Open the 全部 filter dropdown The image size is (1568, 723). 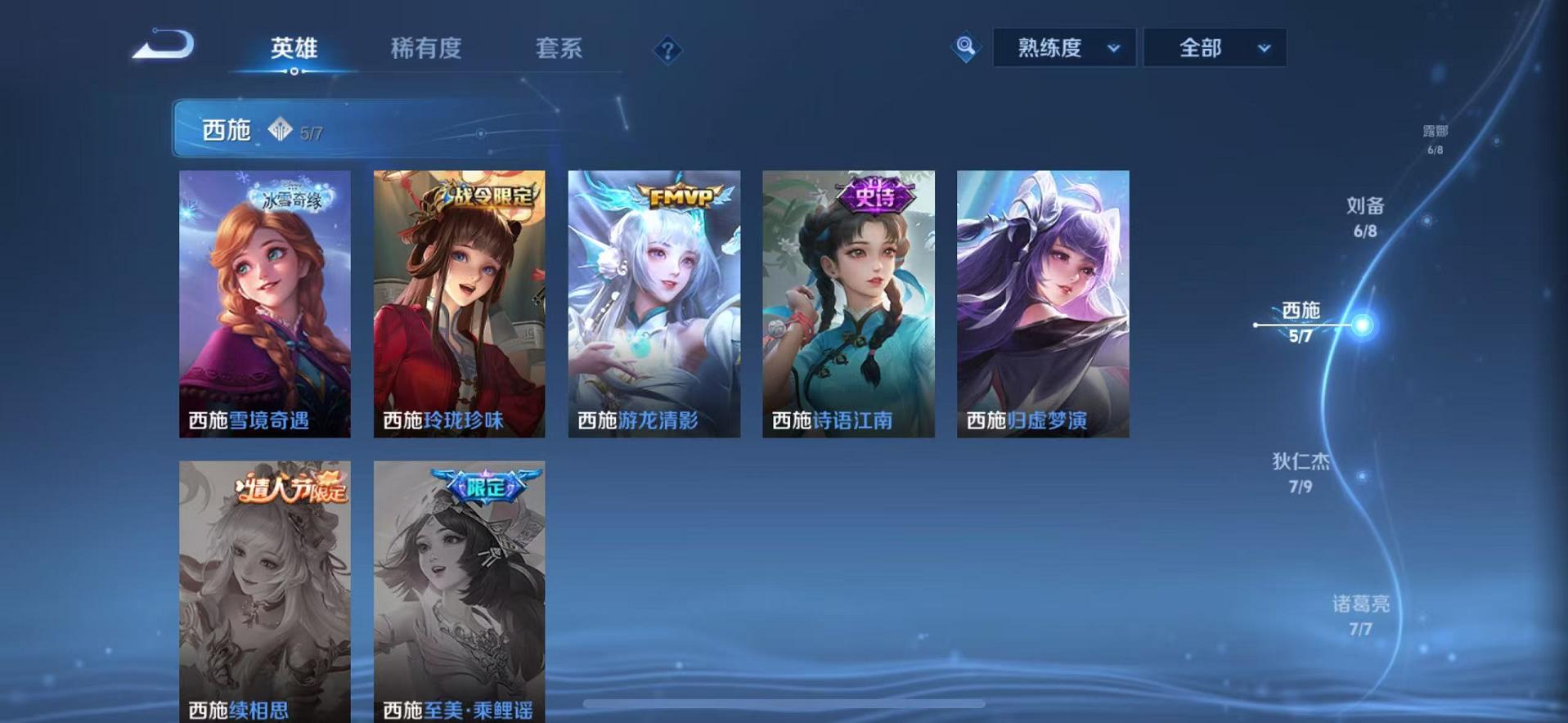coord(1202,48)
